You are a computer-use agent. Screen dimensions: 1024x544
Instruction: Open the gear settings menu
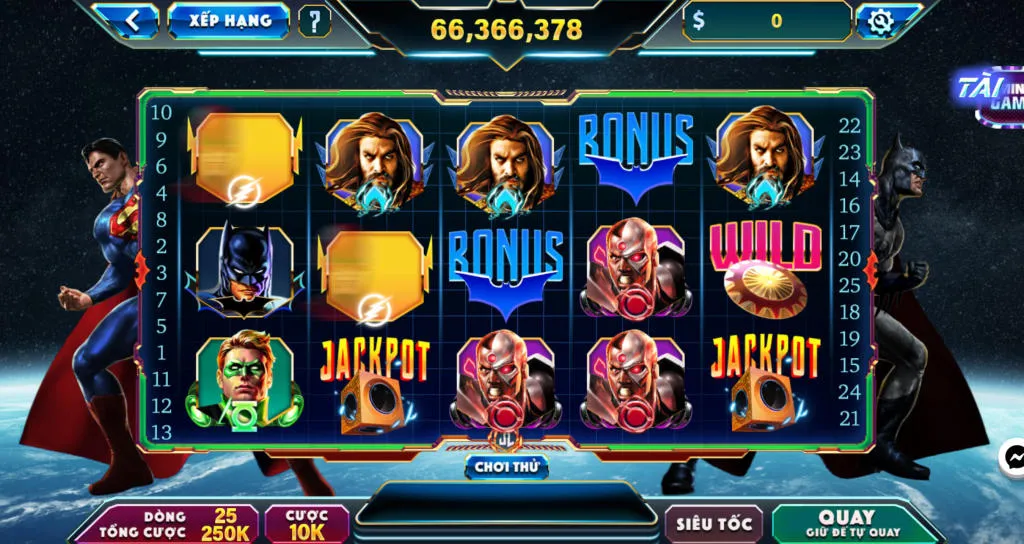(x=882, y=21)
